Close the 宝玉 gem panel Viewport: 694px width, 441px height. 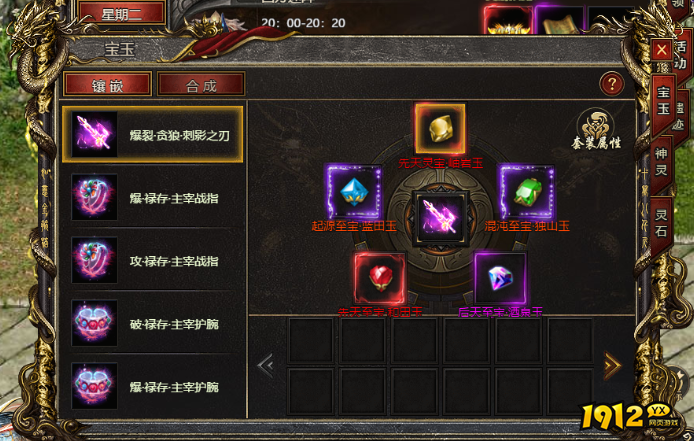(x=661, y=50)
